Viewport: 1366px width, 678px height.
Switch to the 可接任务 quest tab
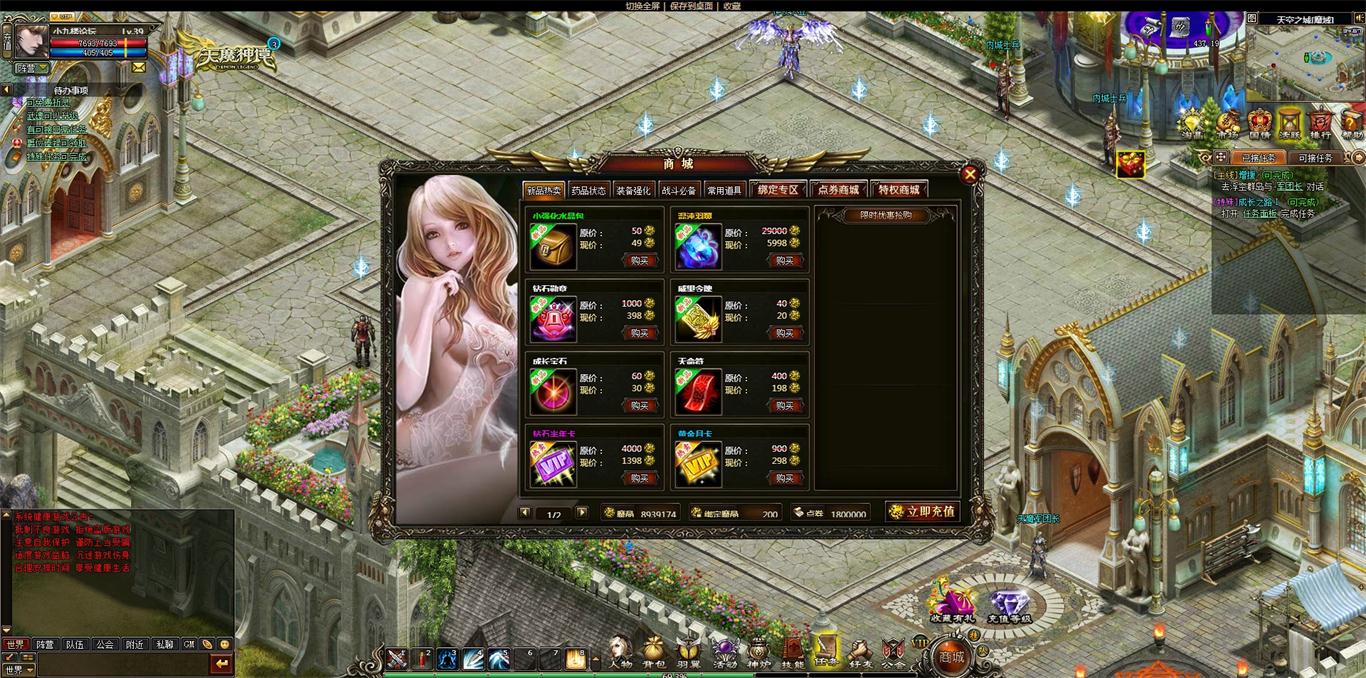[1316, 157]
